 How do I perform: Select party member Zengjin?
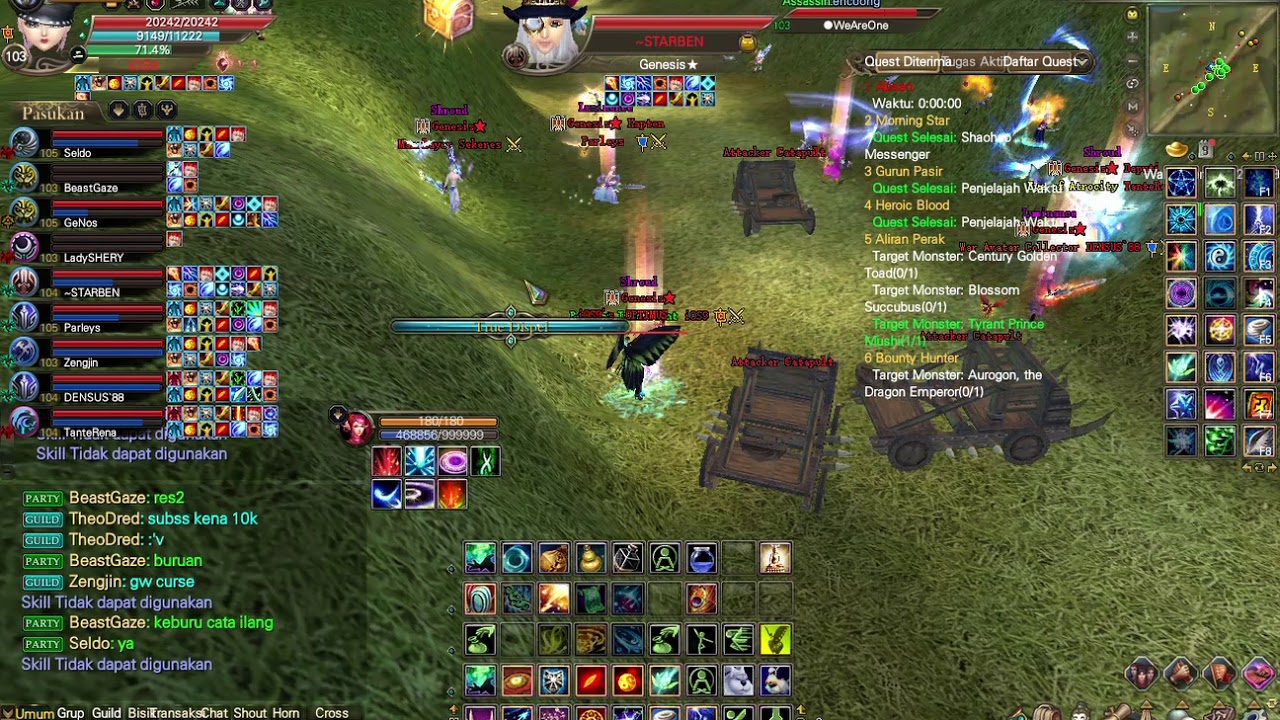click(x=81, y=363)
